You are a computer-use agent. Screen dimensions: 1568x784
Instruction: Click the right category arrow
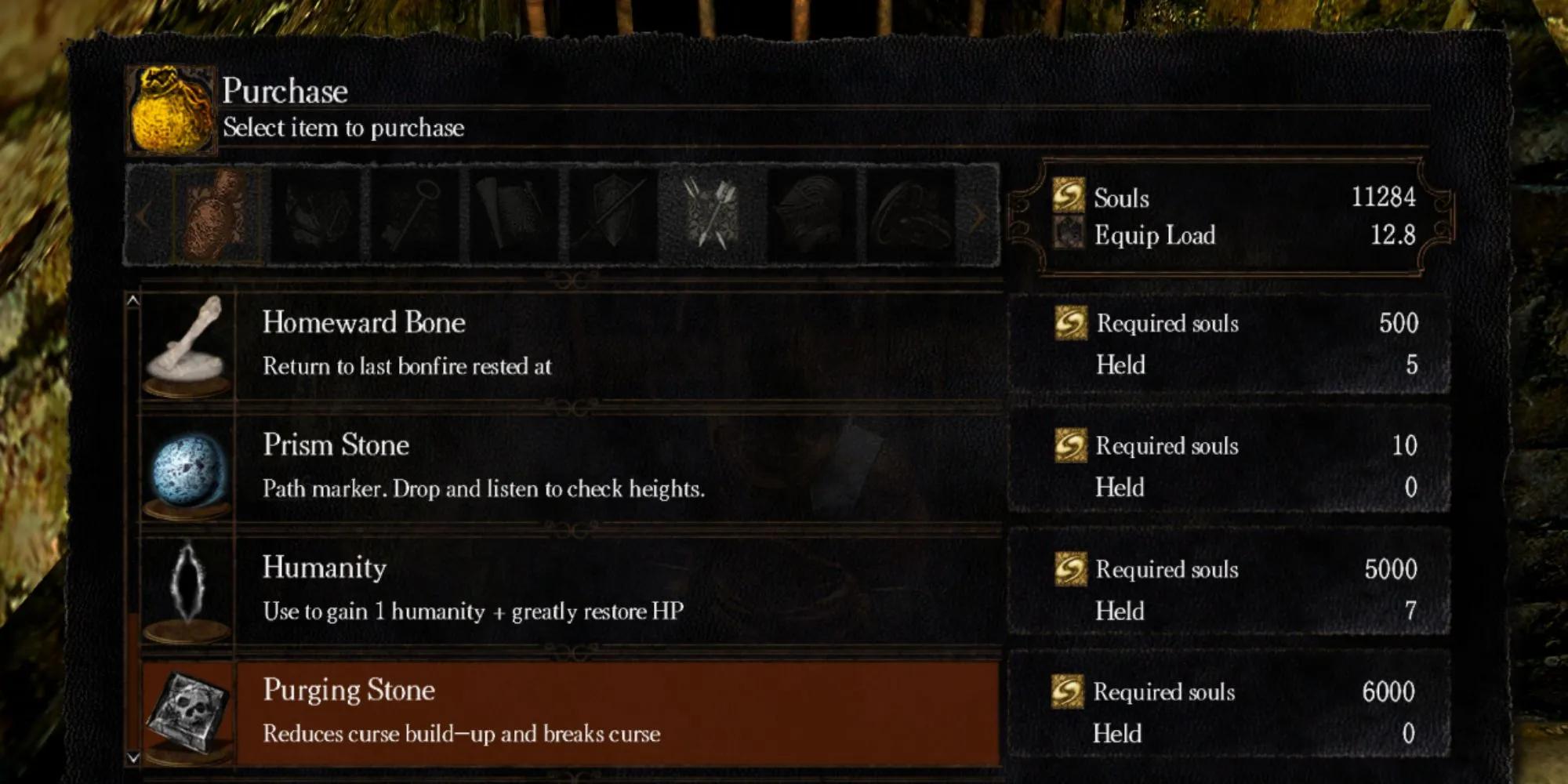978,217
